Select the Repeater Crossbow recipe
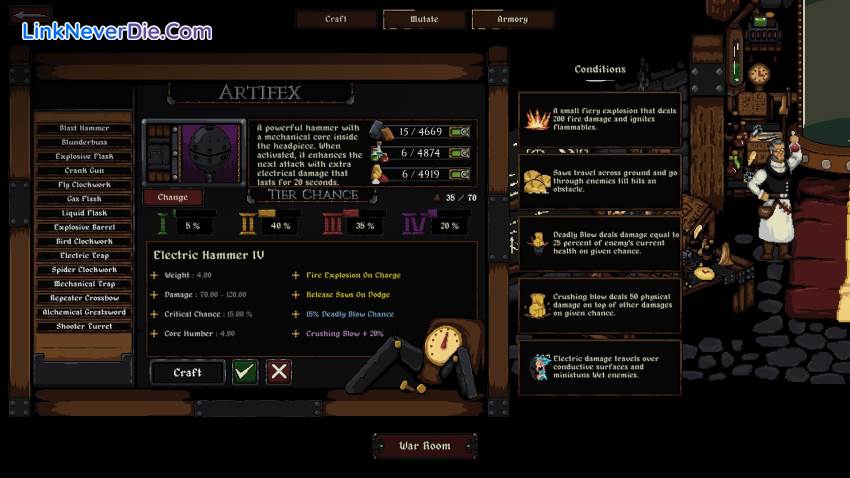 pyautogui.click(x=84, y=298)
